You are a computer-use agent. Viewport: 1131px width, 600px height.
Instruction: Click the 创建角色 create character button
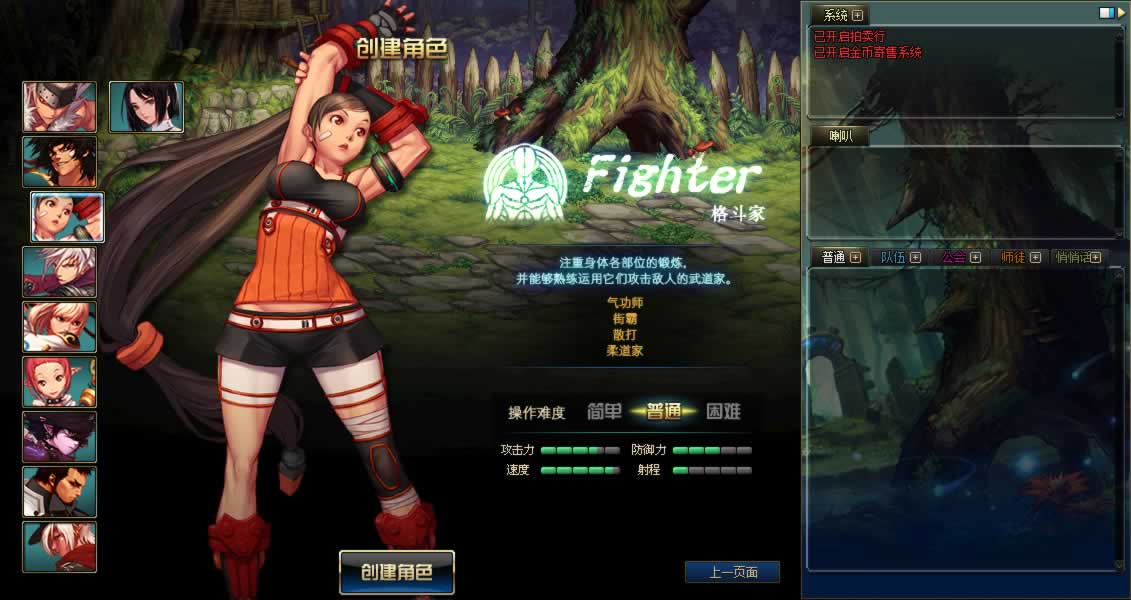[396, 572]
